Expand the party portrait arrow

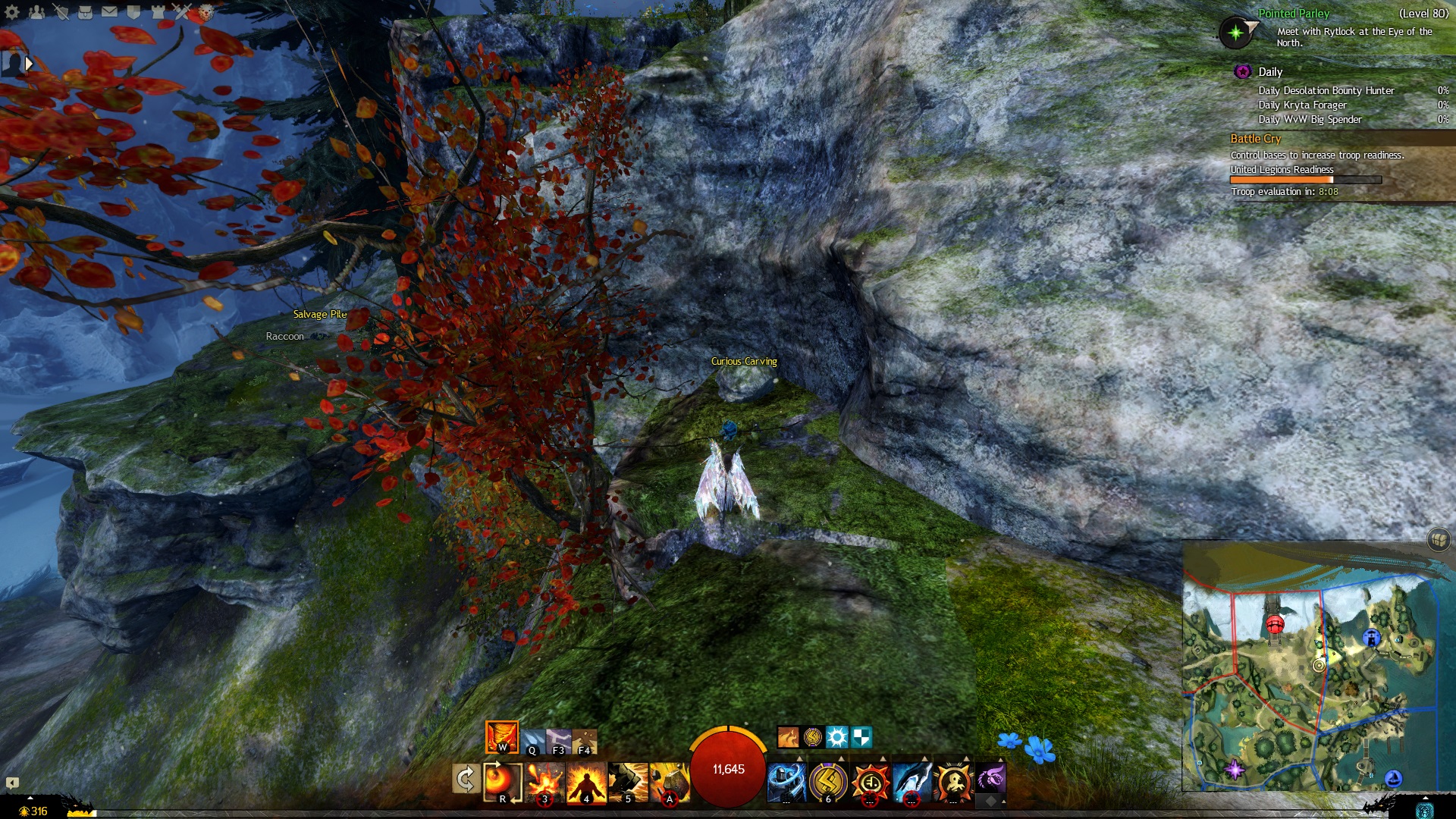coord(29,64)
